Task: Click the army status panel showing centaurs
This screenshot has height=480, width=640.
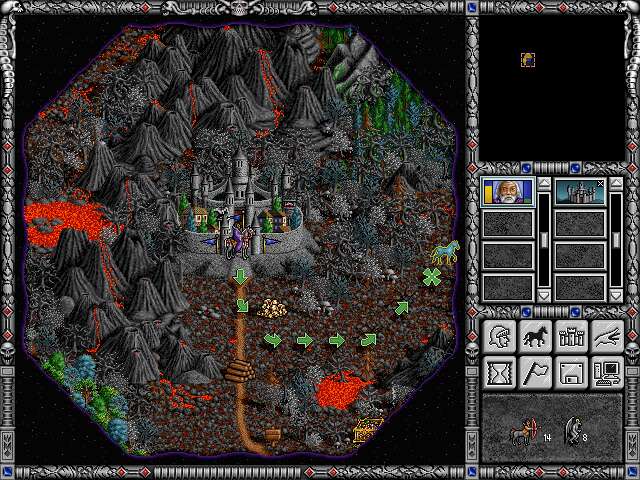Action: pos(552,428)
